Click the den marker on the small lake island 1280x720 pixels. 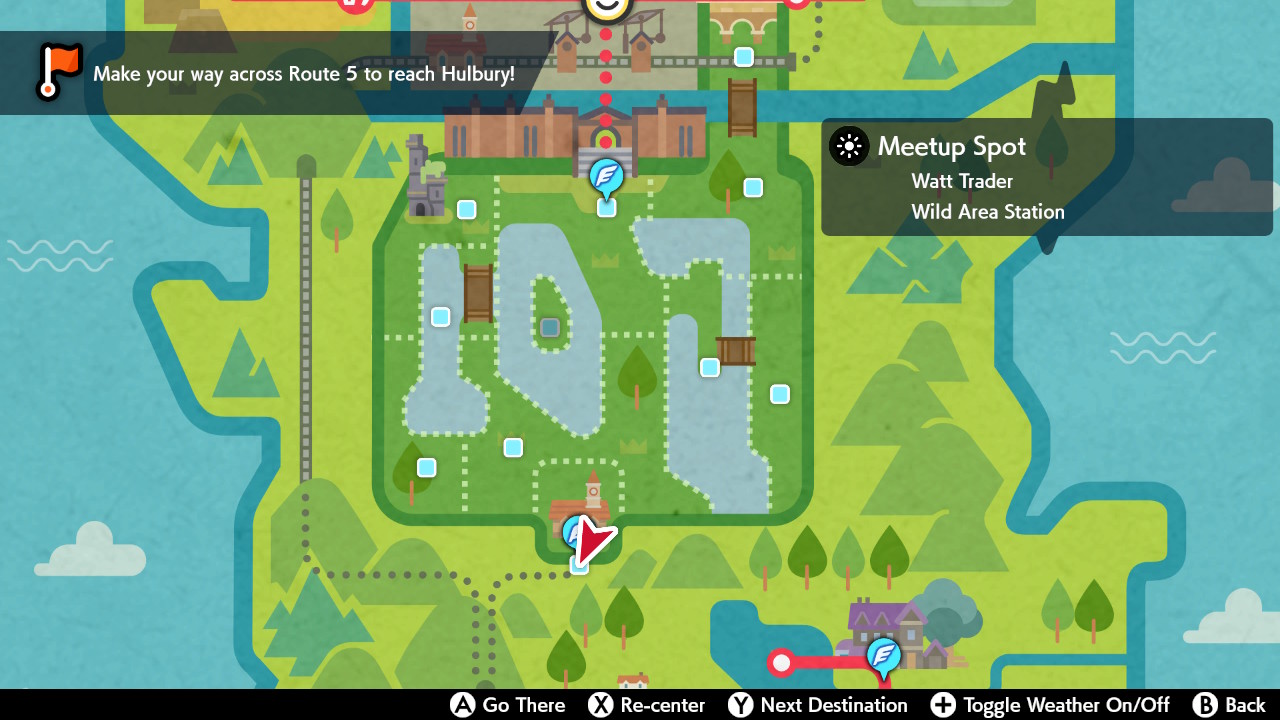(x=549, y=326)
